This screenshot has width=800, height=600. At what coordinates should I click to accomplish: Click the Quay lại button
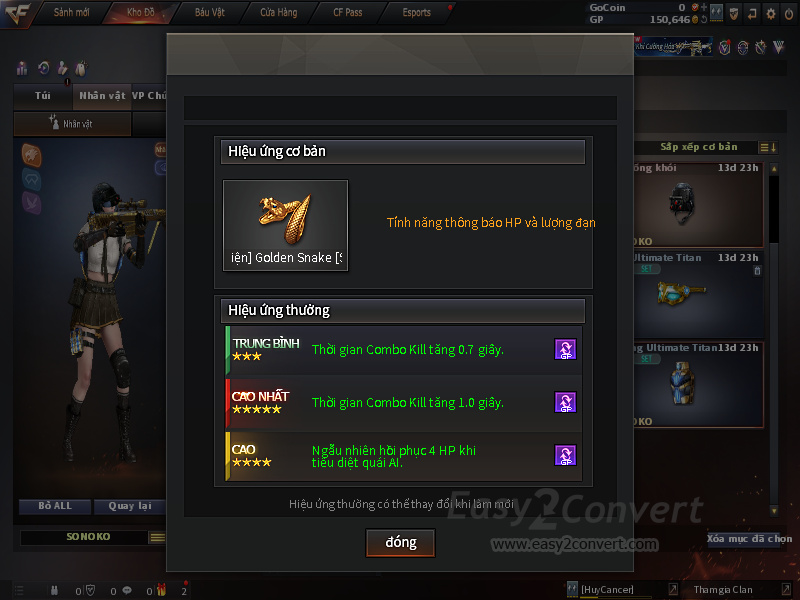pyautogui.click(x=128, y=506)
